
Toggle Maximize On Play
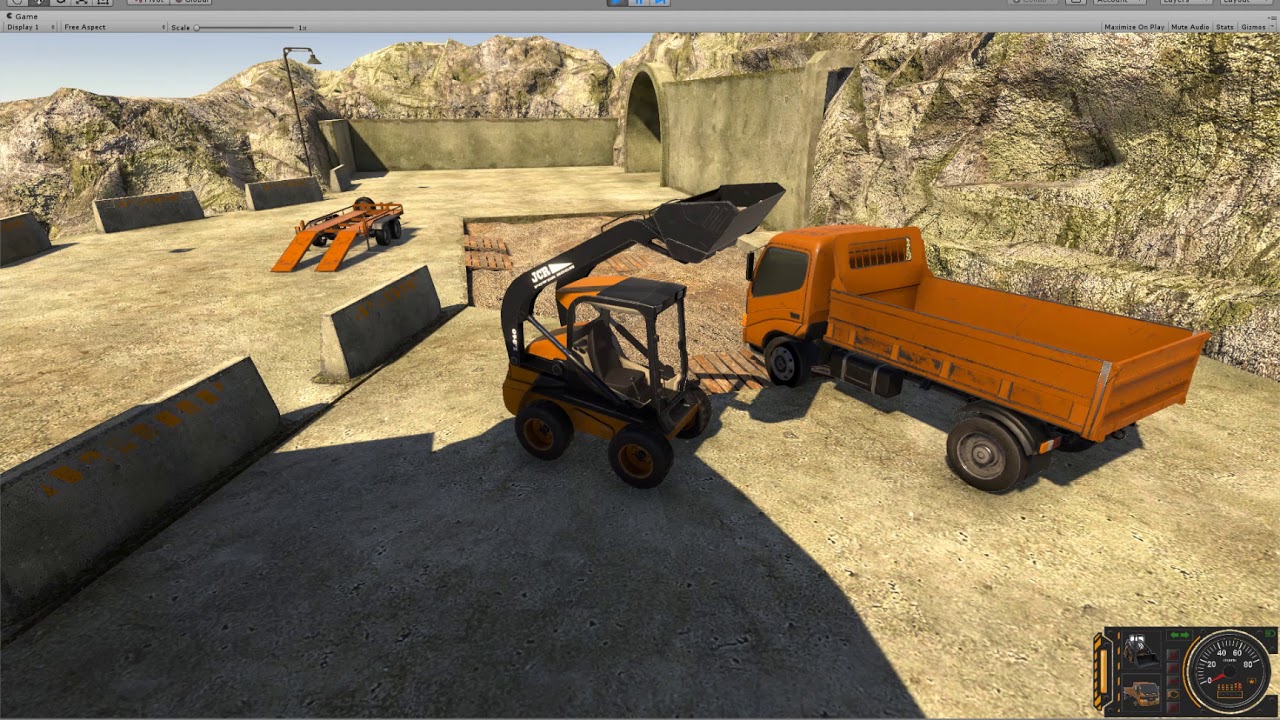coord(1135,26)
